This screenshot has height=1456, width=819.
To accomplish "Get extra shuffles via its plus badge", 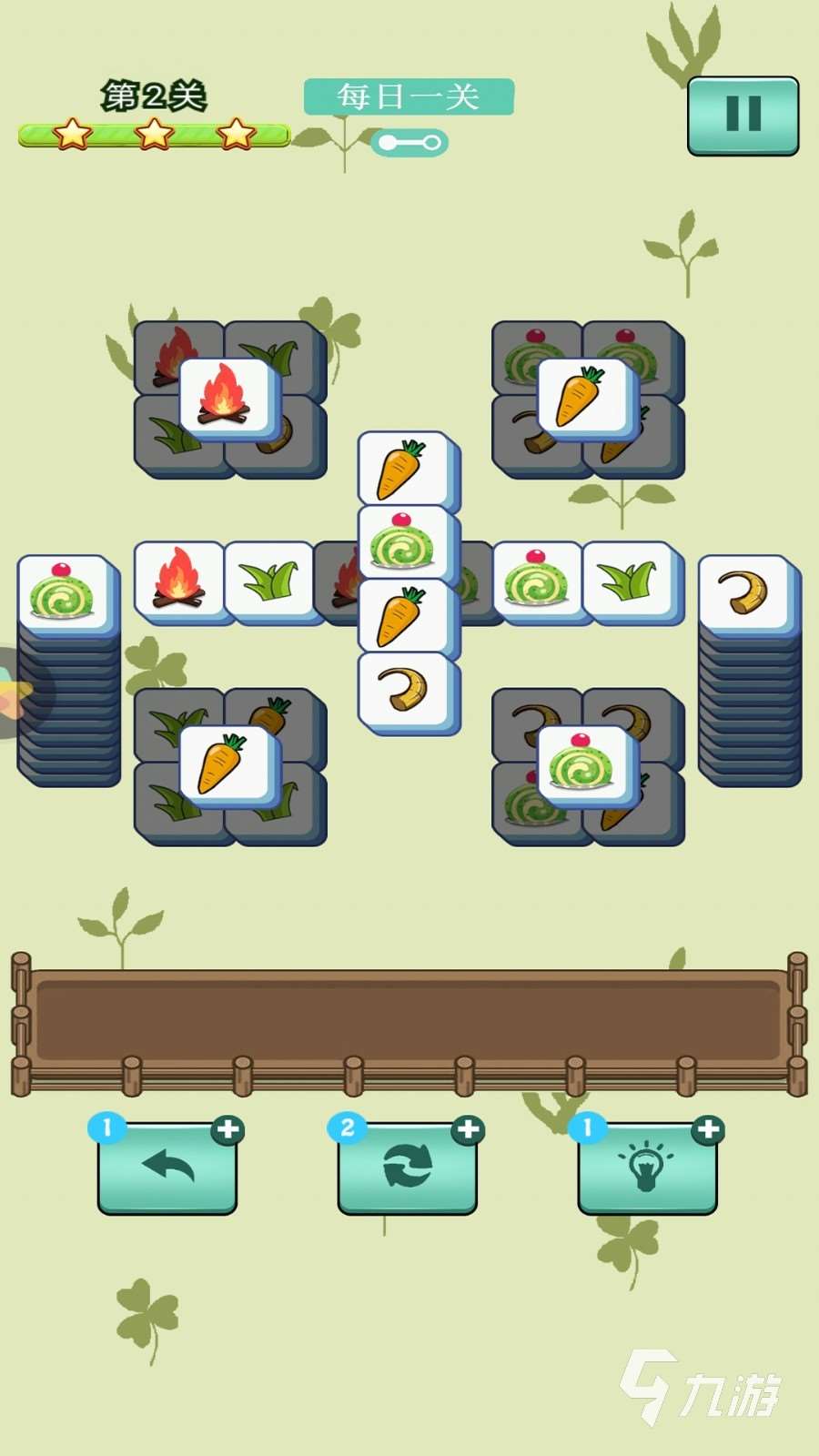I will pyautogui.click(x=467, y=1130).
